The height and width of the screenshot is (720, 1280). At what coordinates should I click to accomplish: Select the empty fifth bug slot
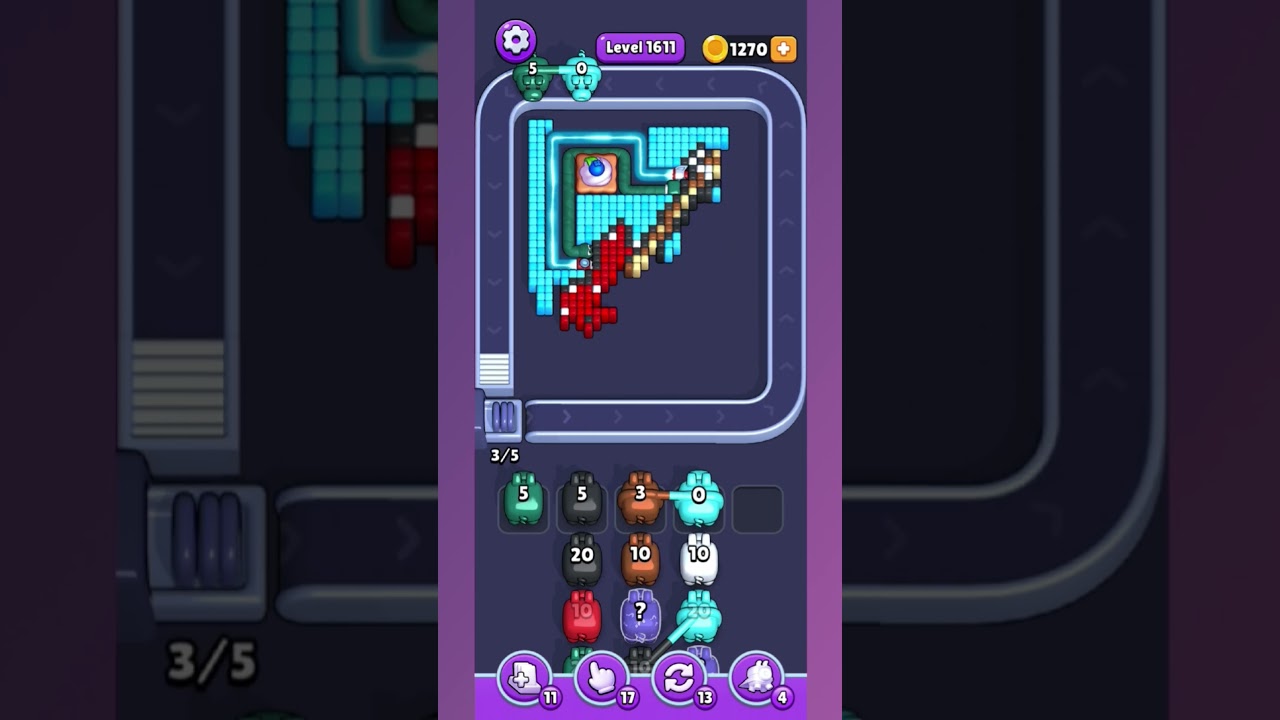pos(757,508)
